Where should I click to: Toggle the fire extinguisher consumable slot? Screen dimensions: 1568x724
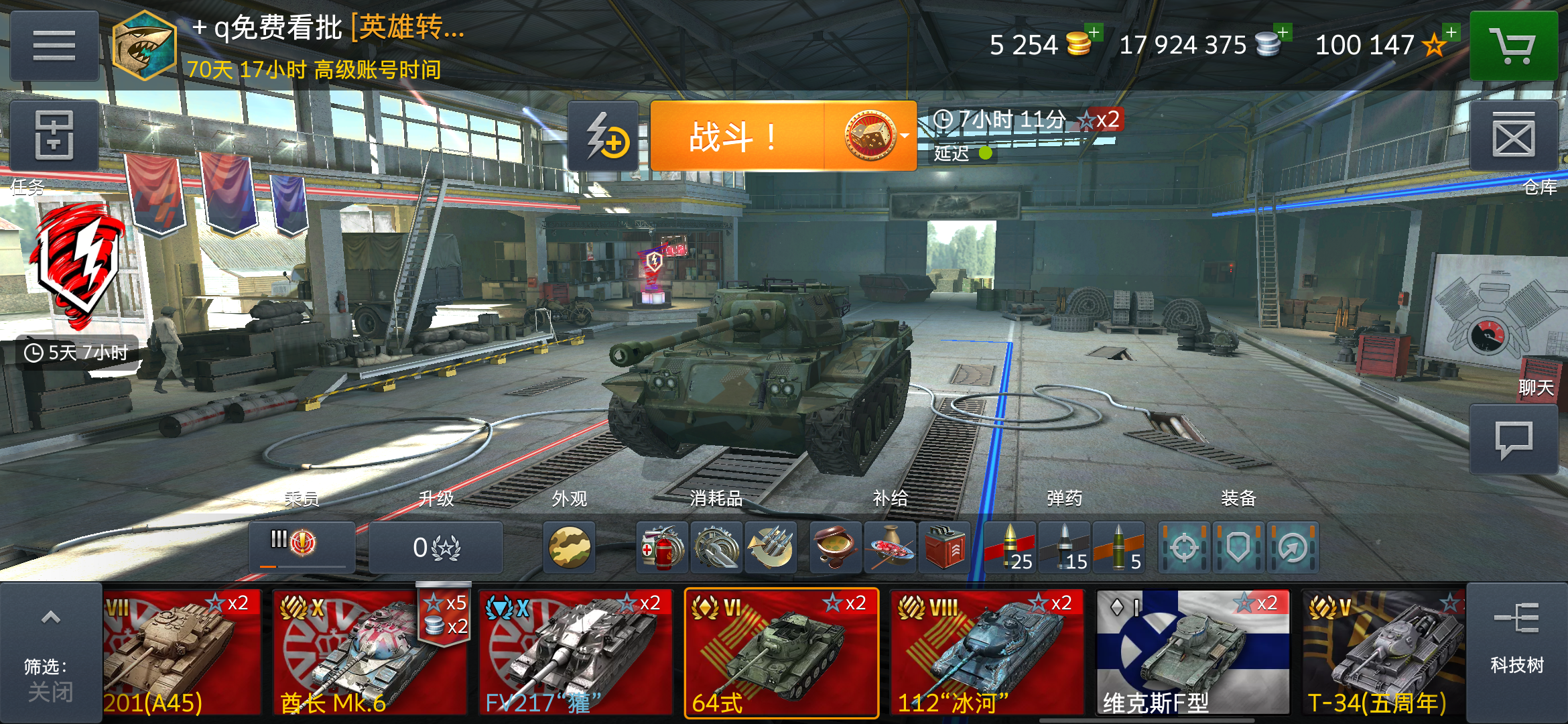click(x=663, y=548)
